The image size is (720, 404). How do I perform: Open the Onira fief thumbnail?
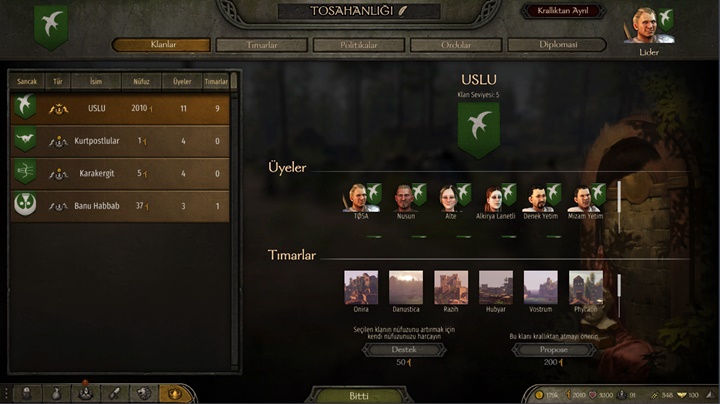360,287
